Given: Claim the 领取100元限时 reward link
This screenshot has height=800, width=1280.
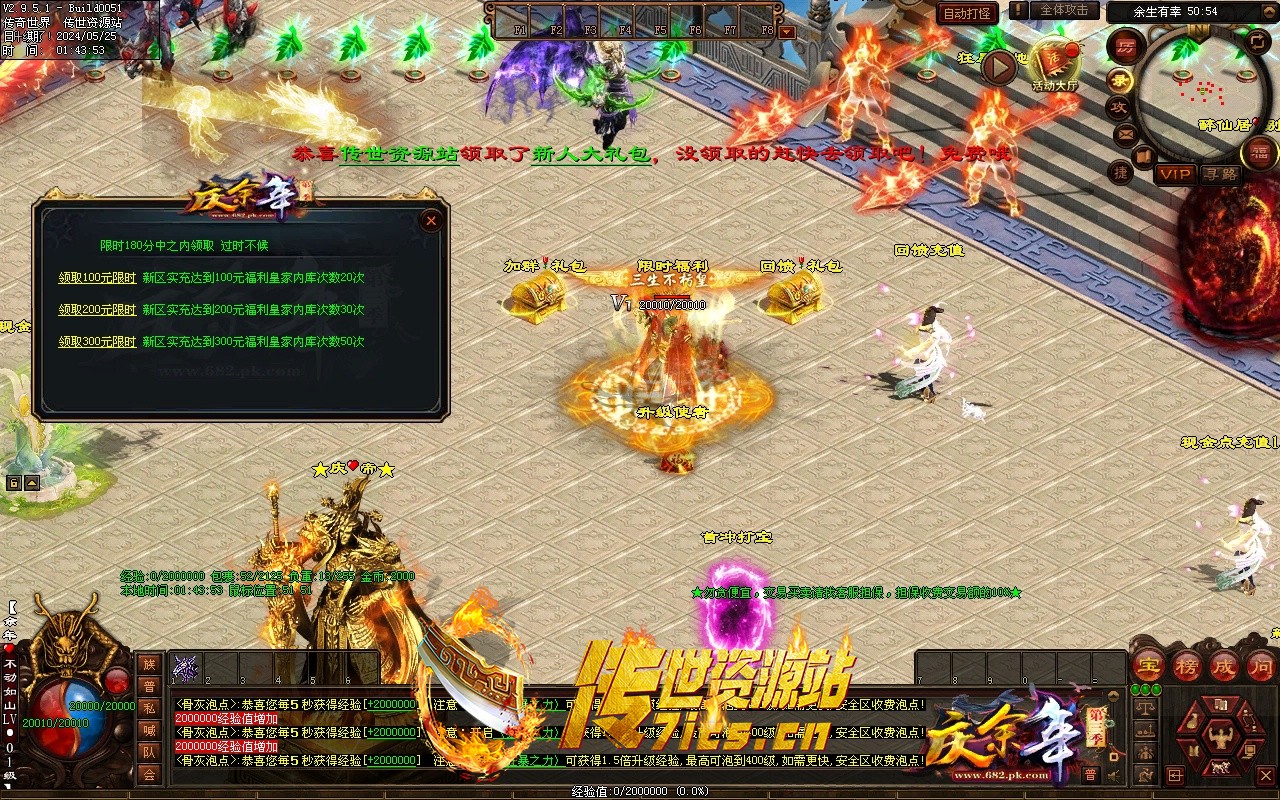Looking at the screenshot, I should (97, 278).
